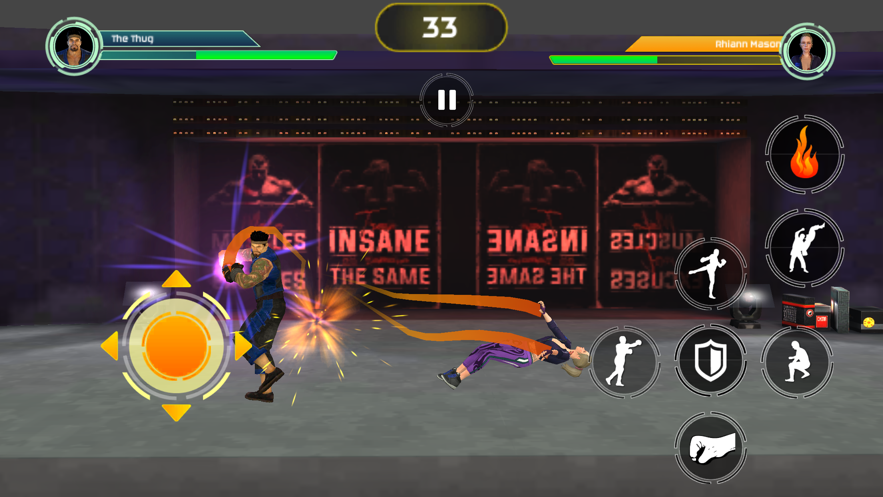This screenshot has height=497, width=883.
Task: Activate the flame special attack
Action: point(805,155)
